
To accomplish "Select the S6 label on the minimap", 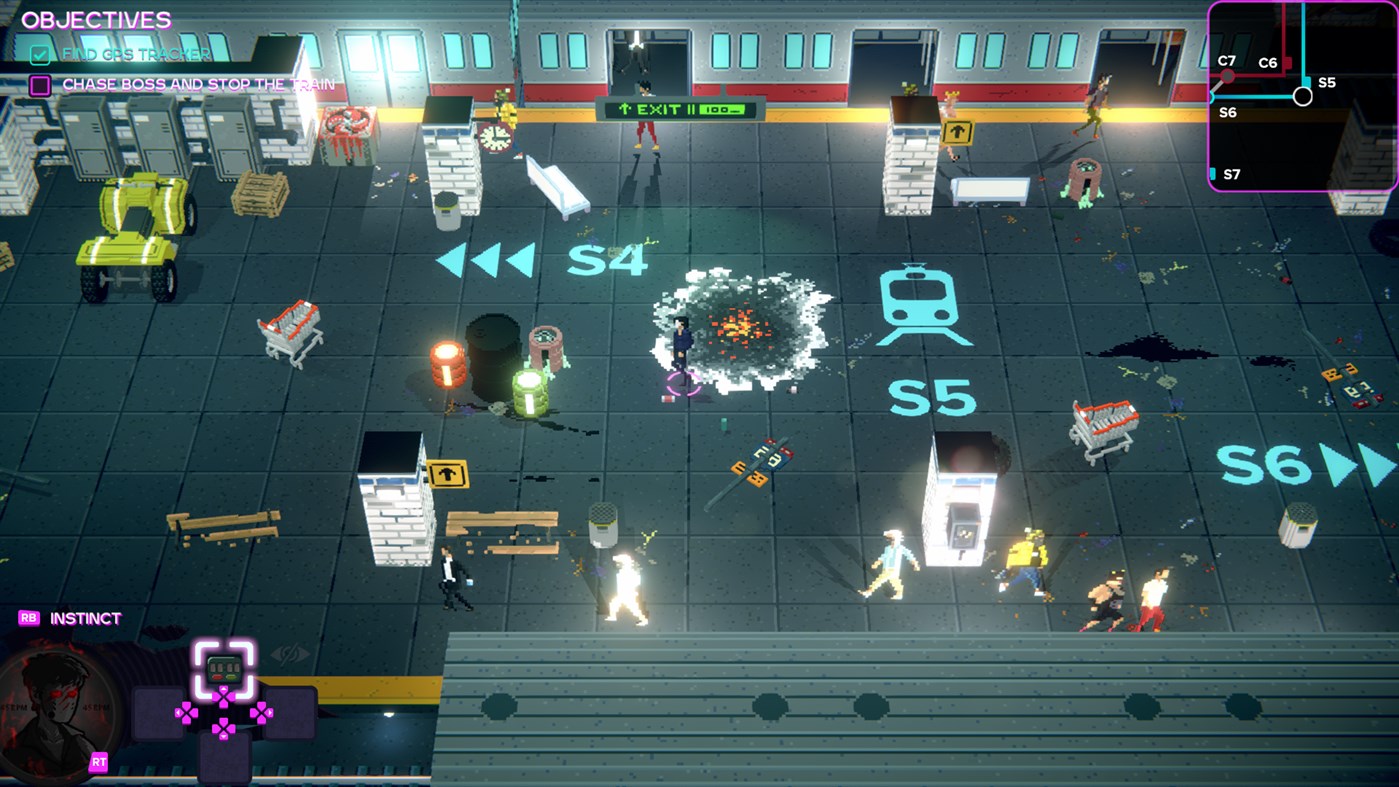I will point(1227,112).
